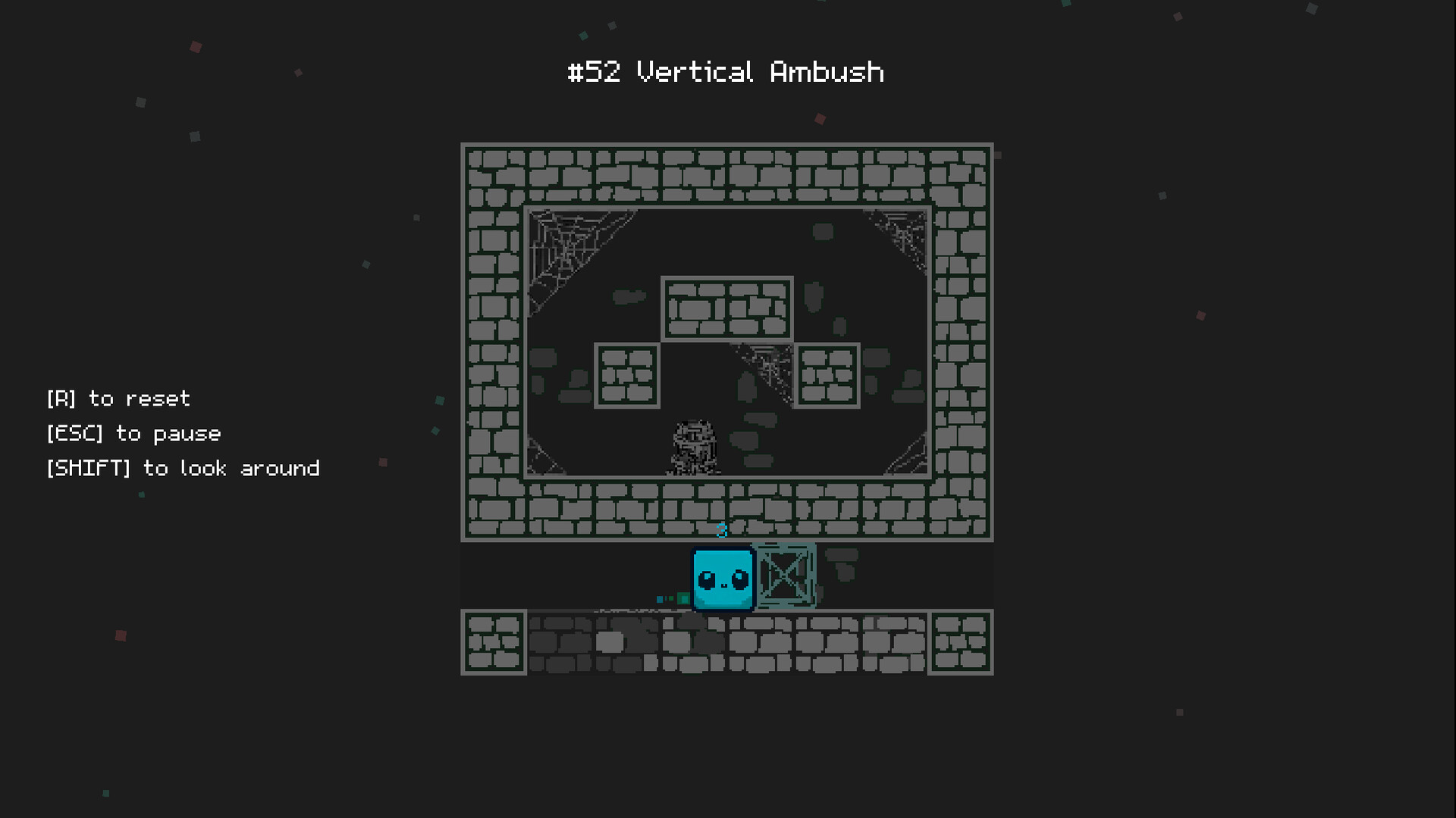Image resolution: width=1456 pixels, height=818 pixels.
Task: Click the small brick platform on the left side
Action: coord(628,375)
